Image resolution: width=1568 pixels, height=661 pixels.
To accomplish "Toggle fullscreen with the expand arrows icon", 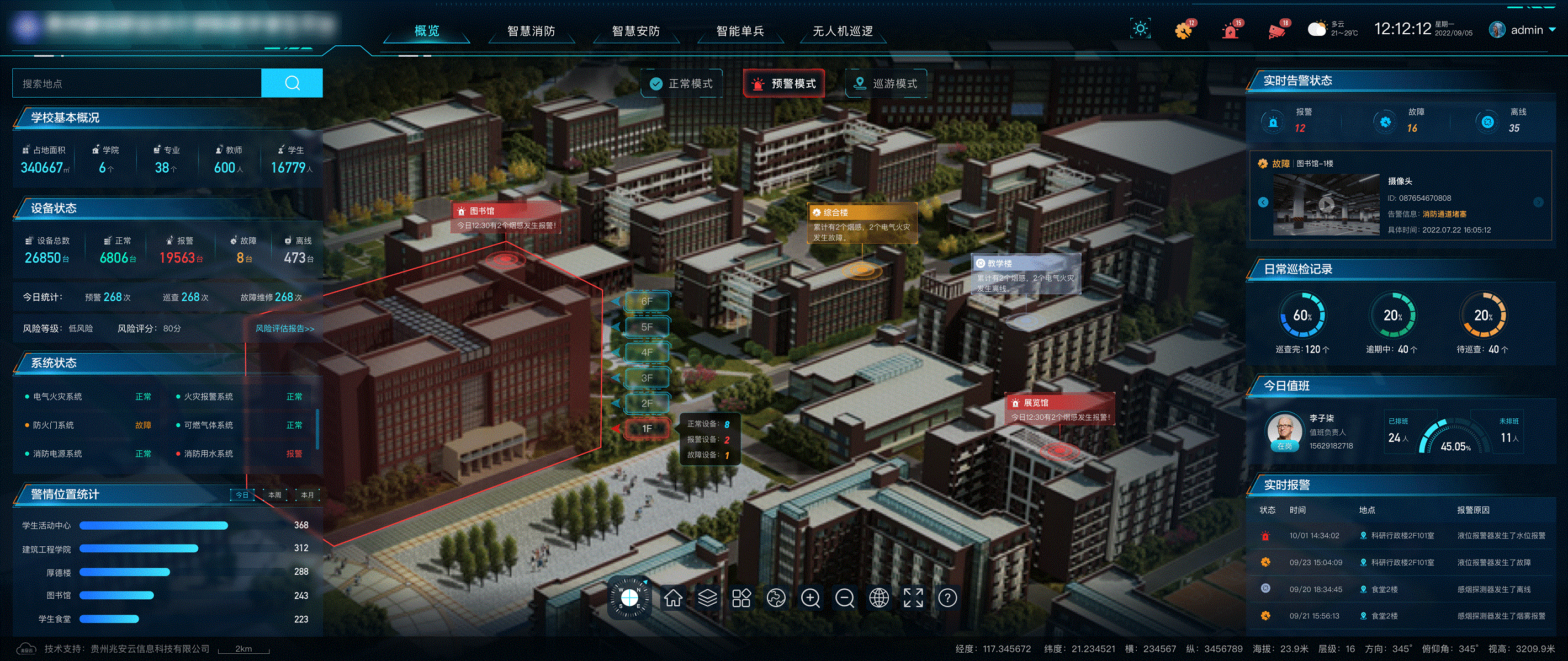I will pyautogui.click(x=913, y=598).
